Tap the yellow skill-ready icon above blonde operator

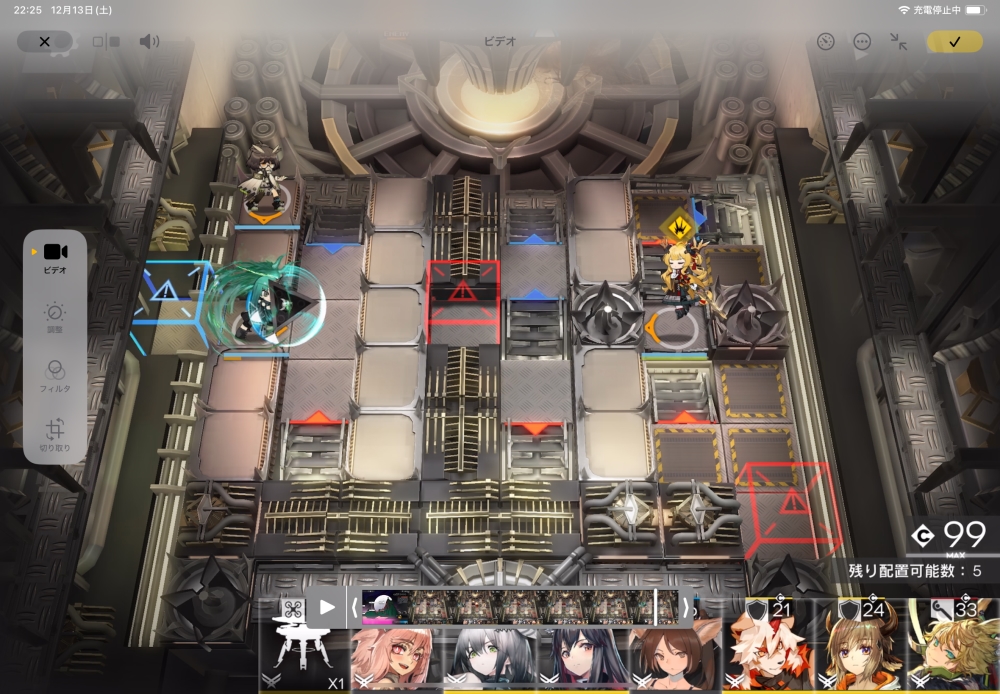click(x=678, y=223)
